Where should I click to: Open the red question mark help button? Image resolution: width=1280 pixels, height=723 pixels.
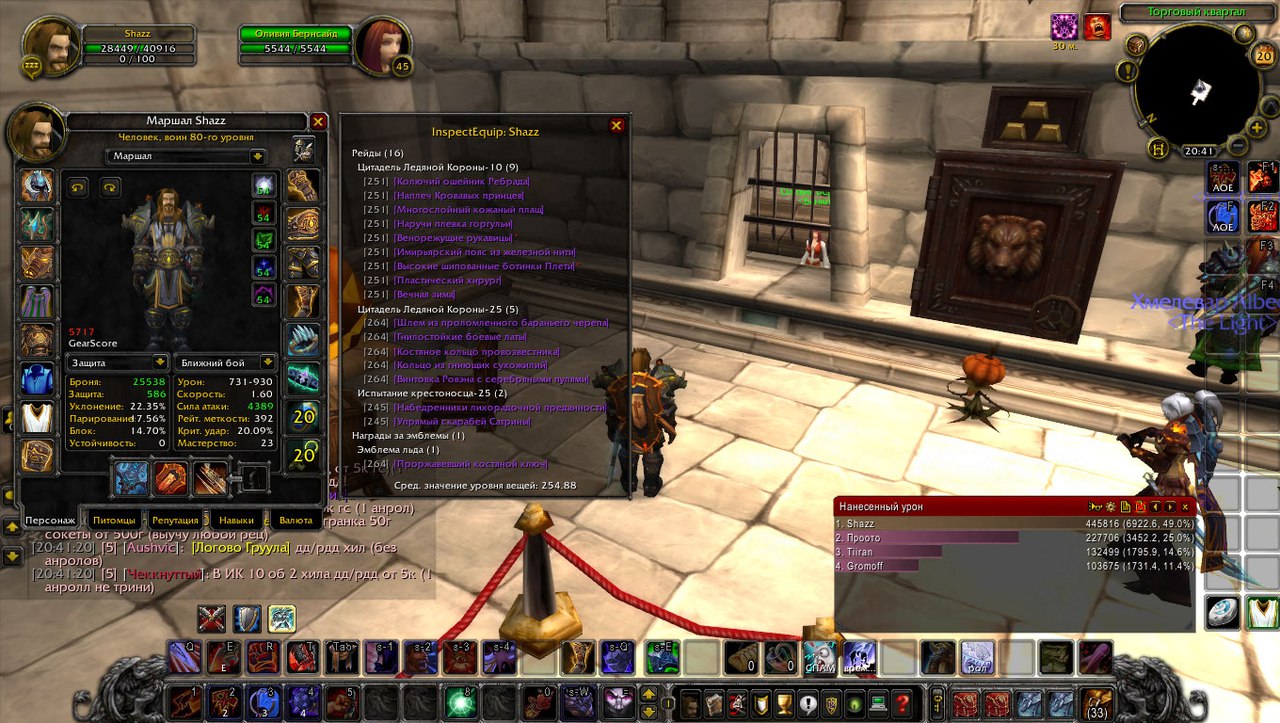(x=902, y=702)
